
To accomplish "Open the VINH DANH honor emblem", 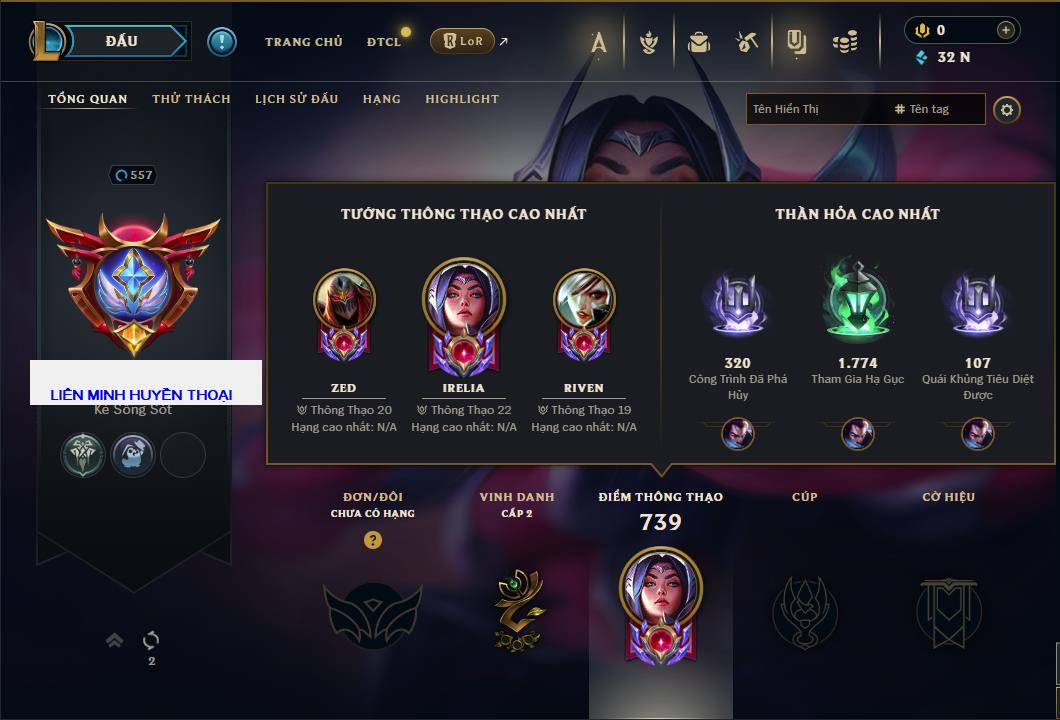I will pyautogui.click(x=517, y=608).
